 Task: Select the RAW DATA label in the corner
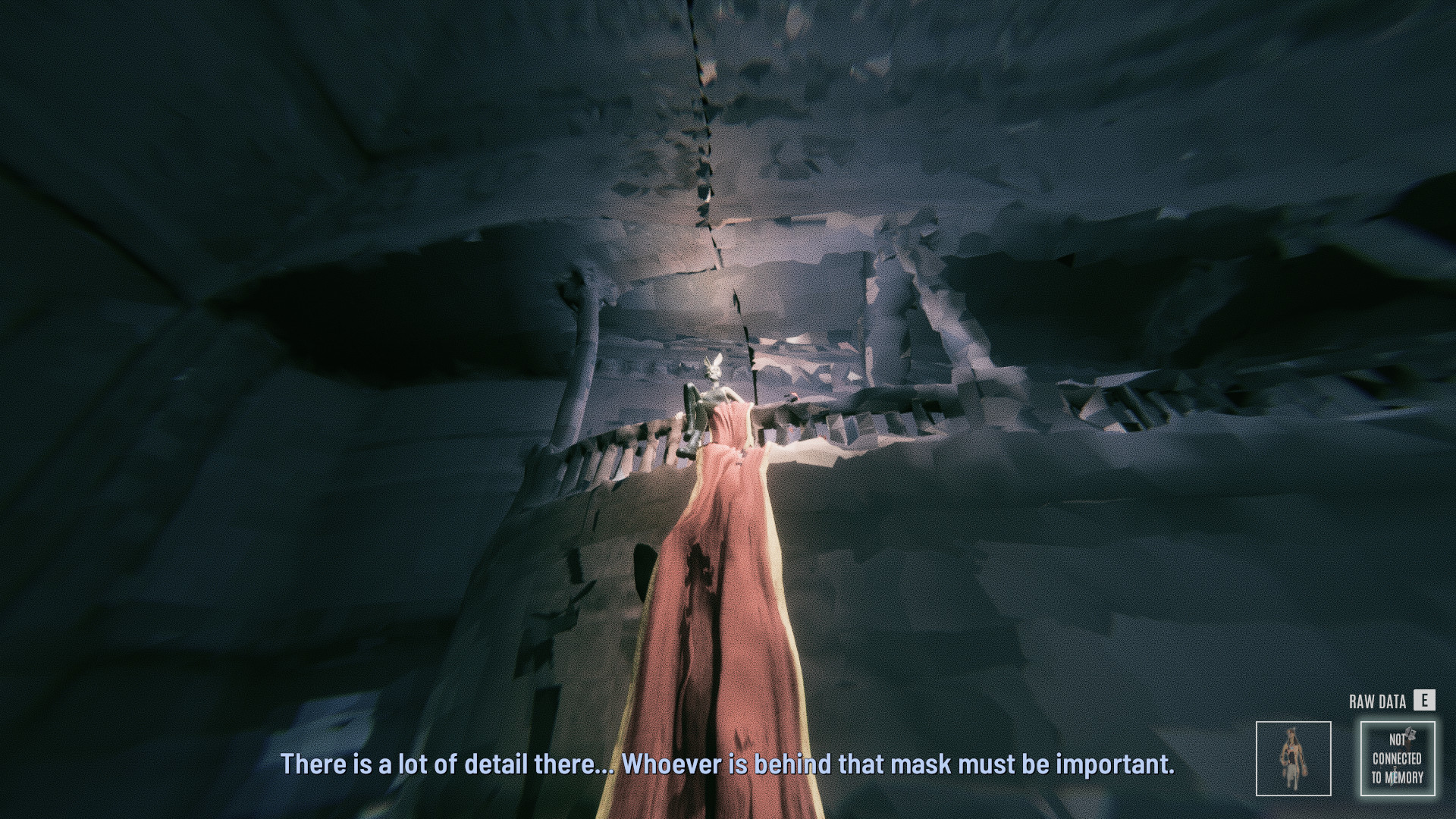(x=1378, y=701)
